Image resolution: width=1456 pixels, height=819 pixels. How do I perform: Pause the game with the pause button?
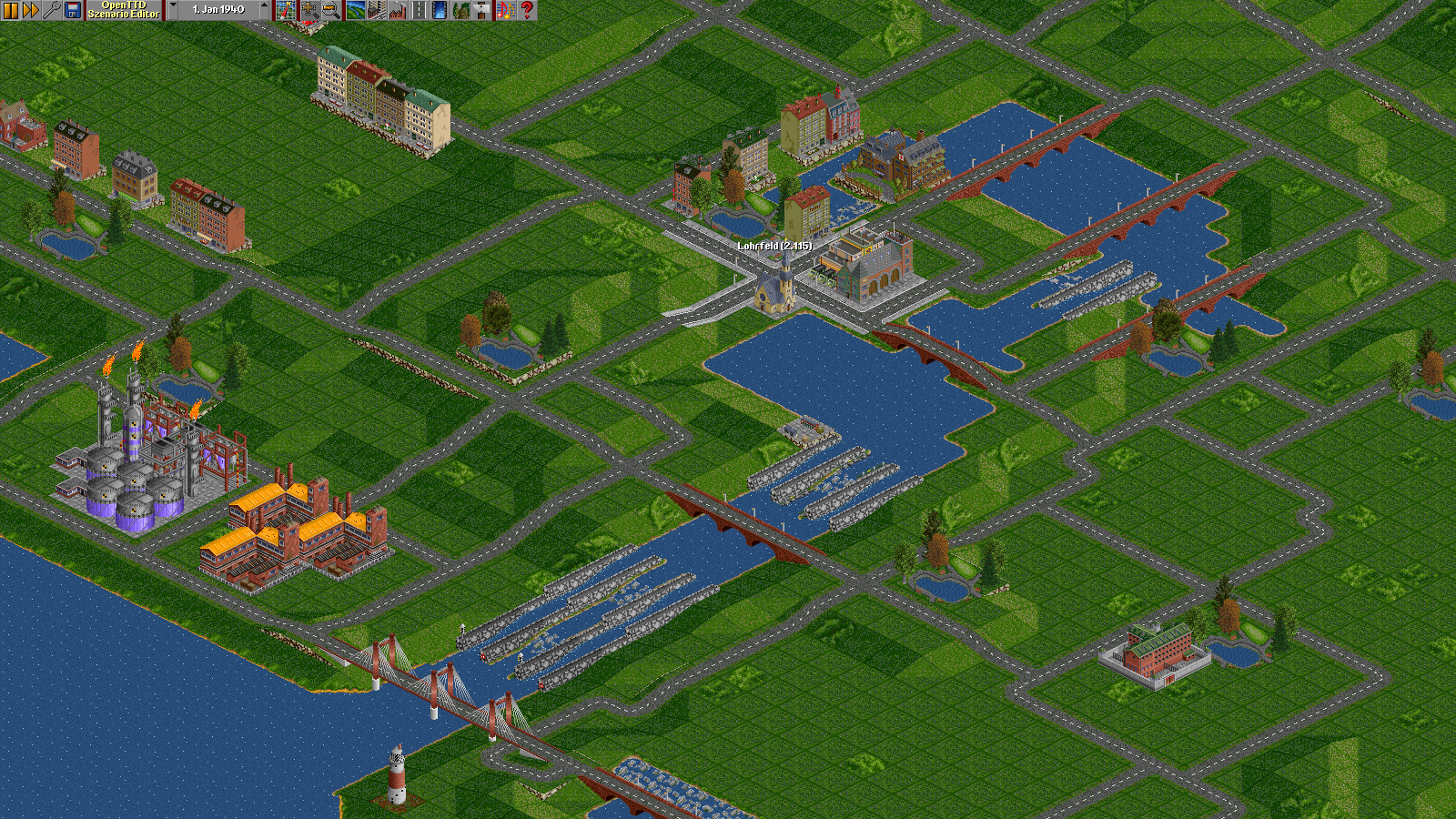click(x=10, y=10)
